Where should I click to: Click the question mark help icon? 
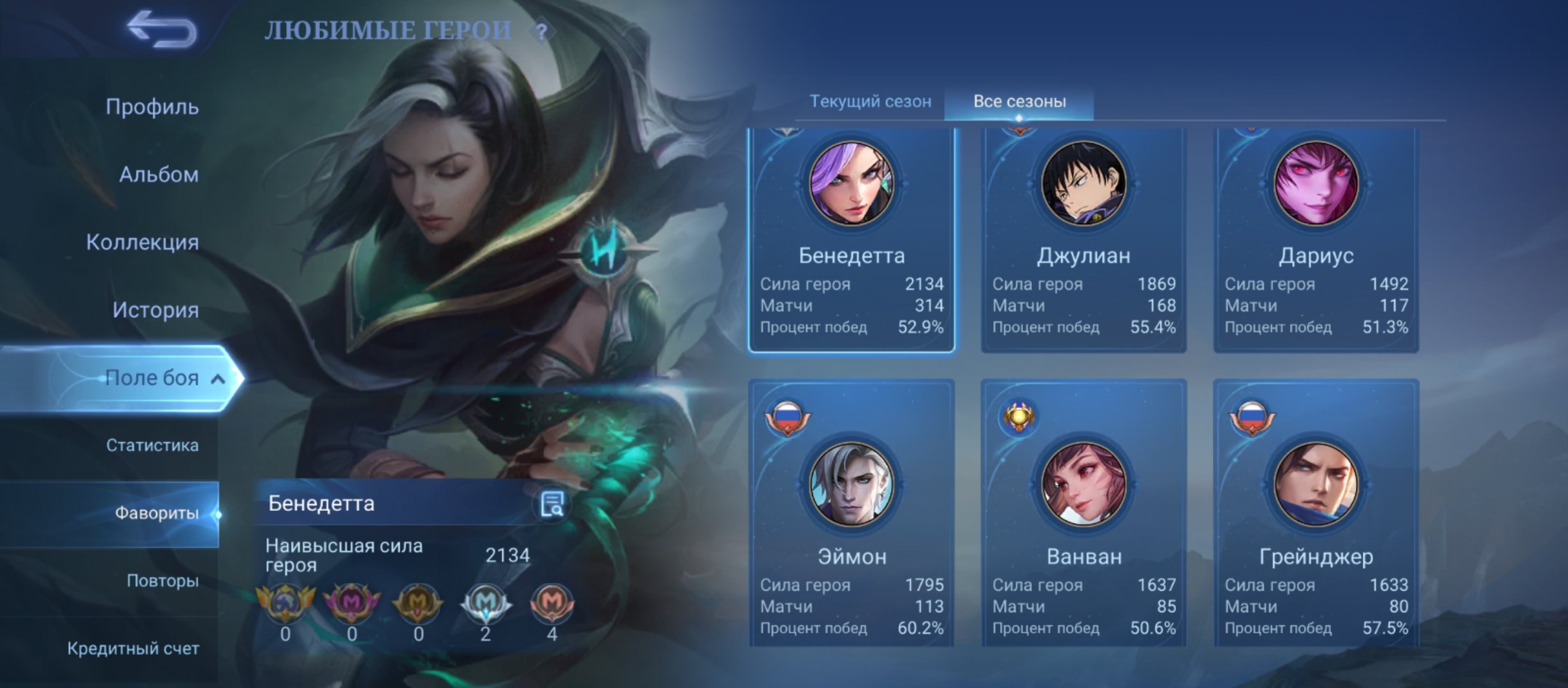pos(541,32)
